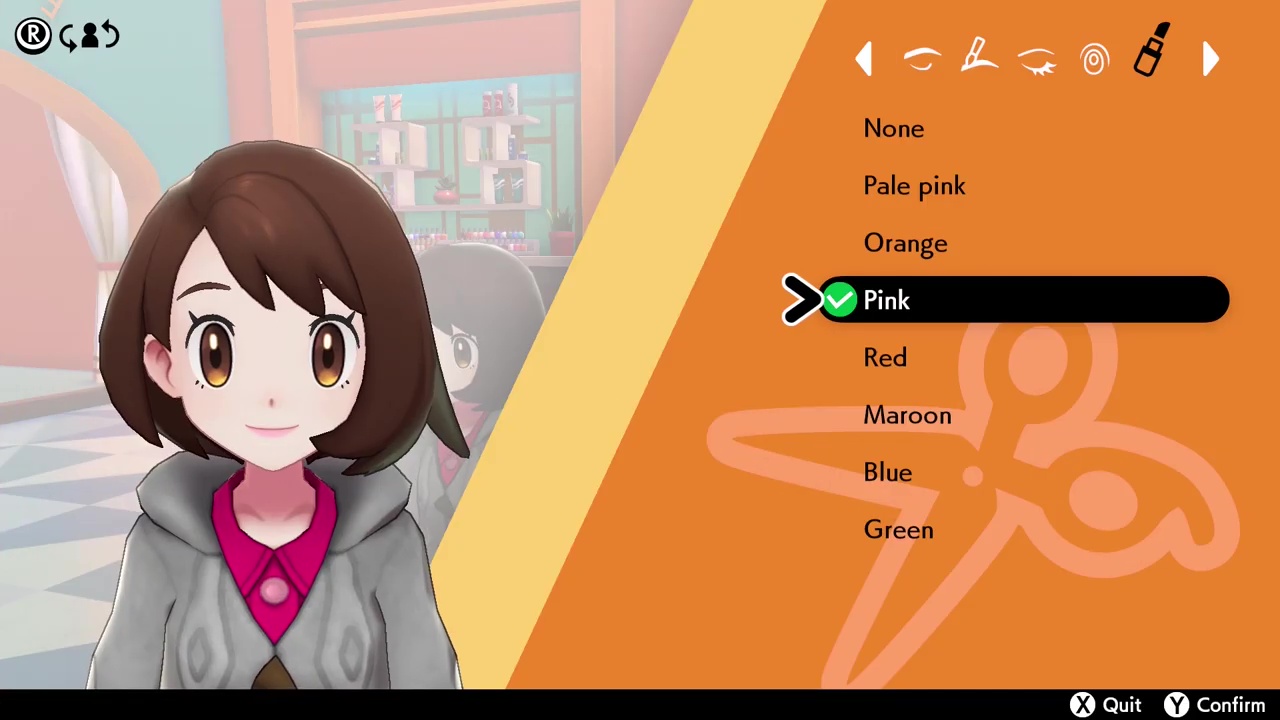
Task: Click the green checkmark on Pink
Action: pyautogui.click(x=839, y=300)
